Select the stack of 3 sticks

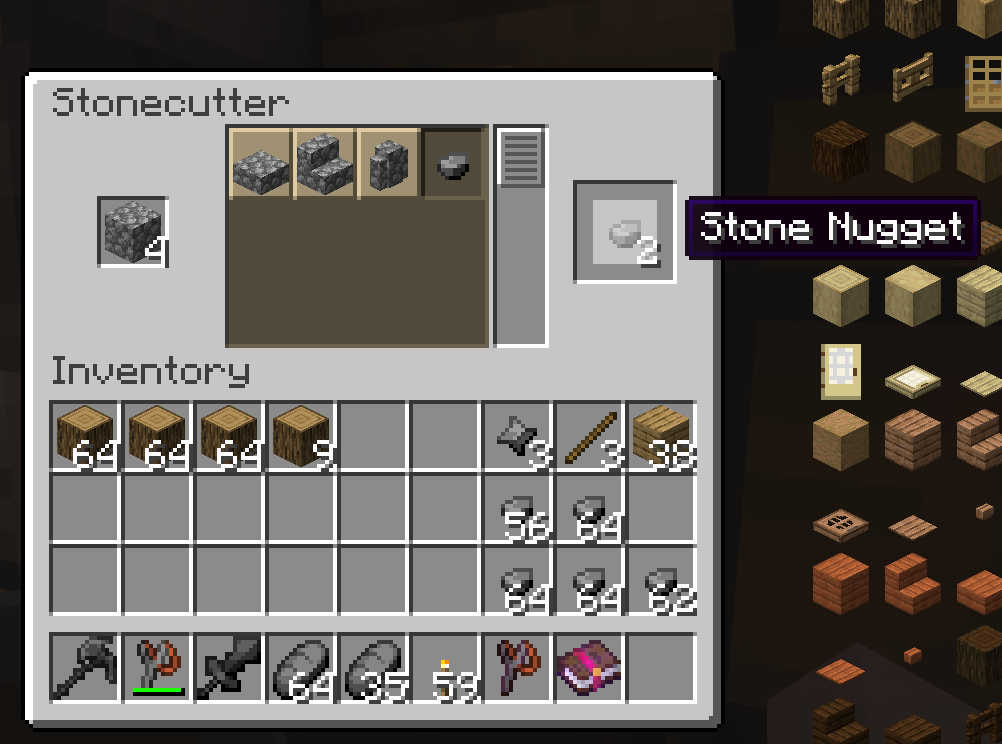[589, 436]
